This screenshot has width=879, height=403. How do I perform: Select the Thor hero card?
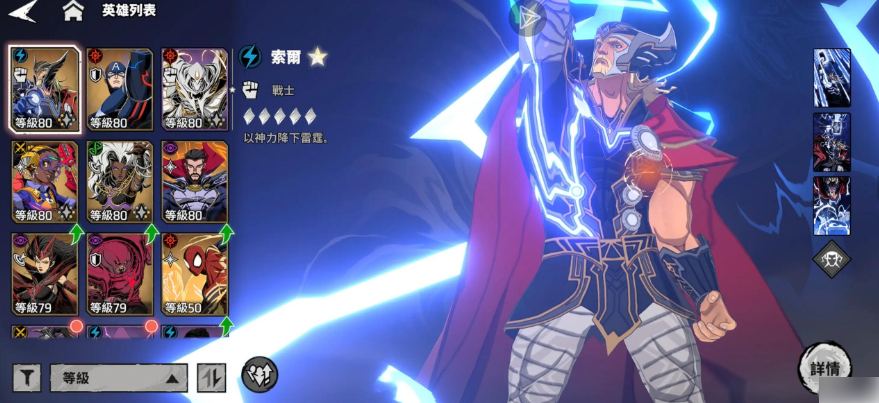pyautogui.click(x=44, y=90)
